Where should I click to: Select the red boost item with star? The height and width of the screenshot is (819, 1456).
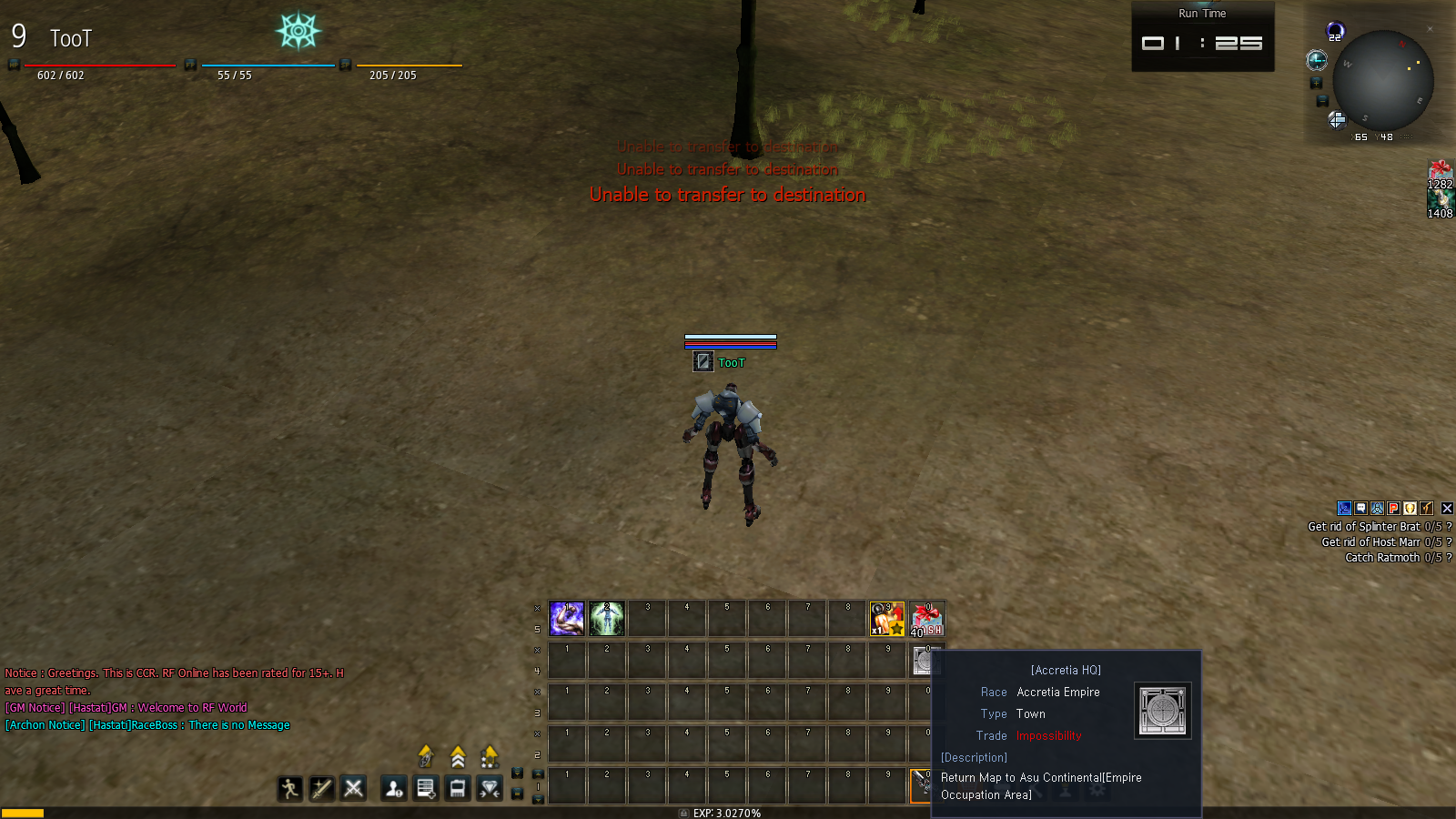click(887, 619)
